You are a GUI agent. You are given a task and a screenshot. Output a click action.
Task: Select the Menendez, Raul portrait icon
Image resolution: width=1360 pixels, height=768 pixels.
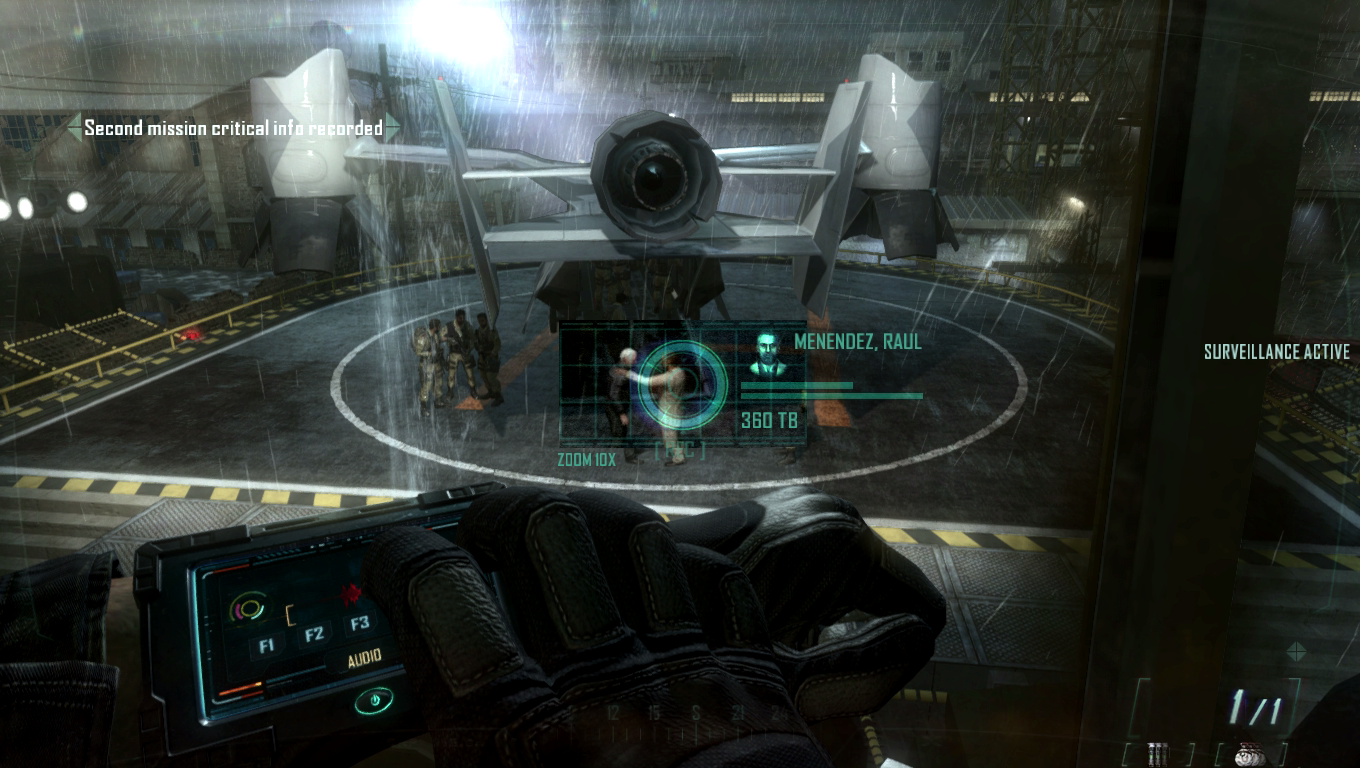768,355
